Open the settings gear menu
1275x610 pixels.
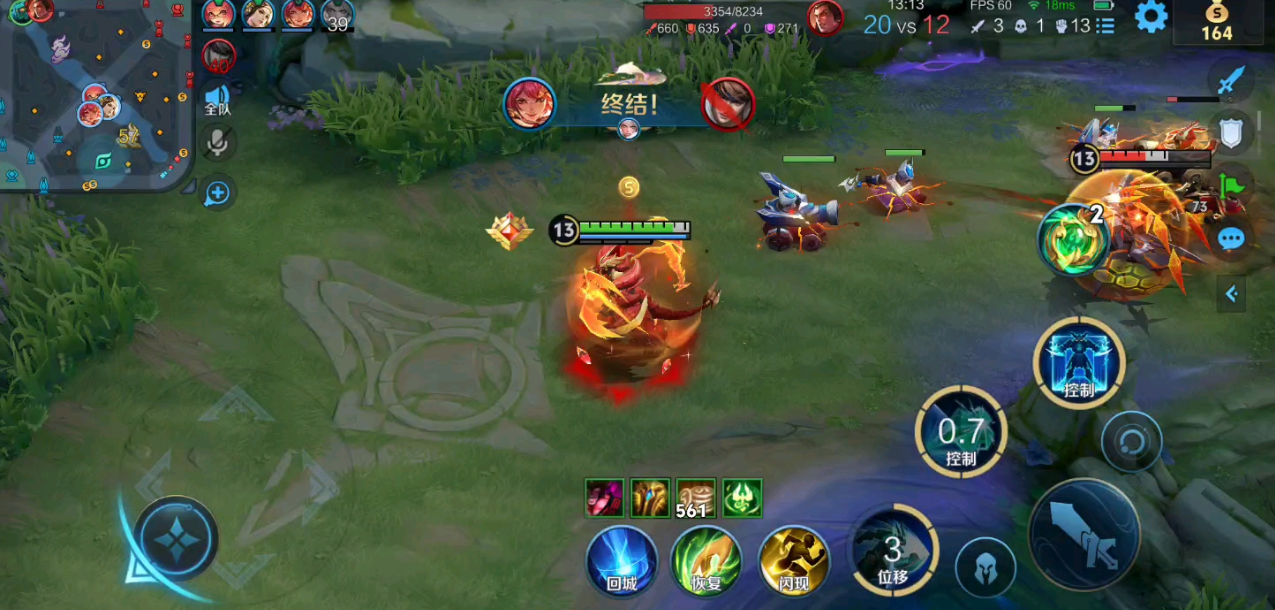(x=1151, y=17)
